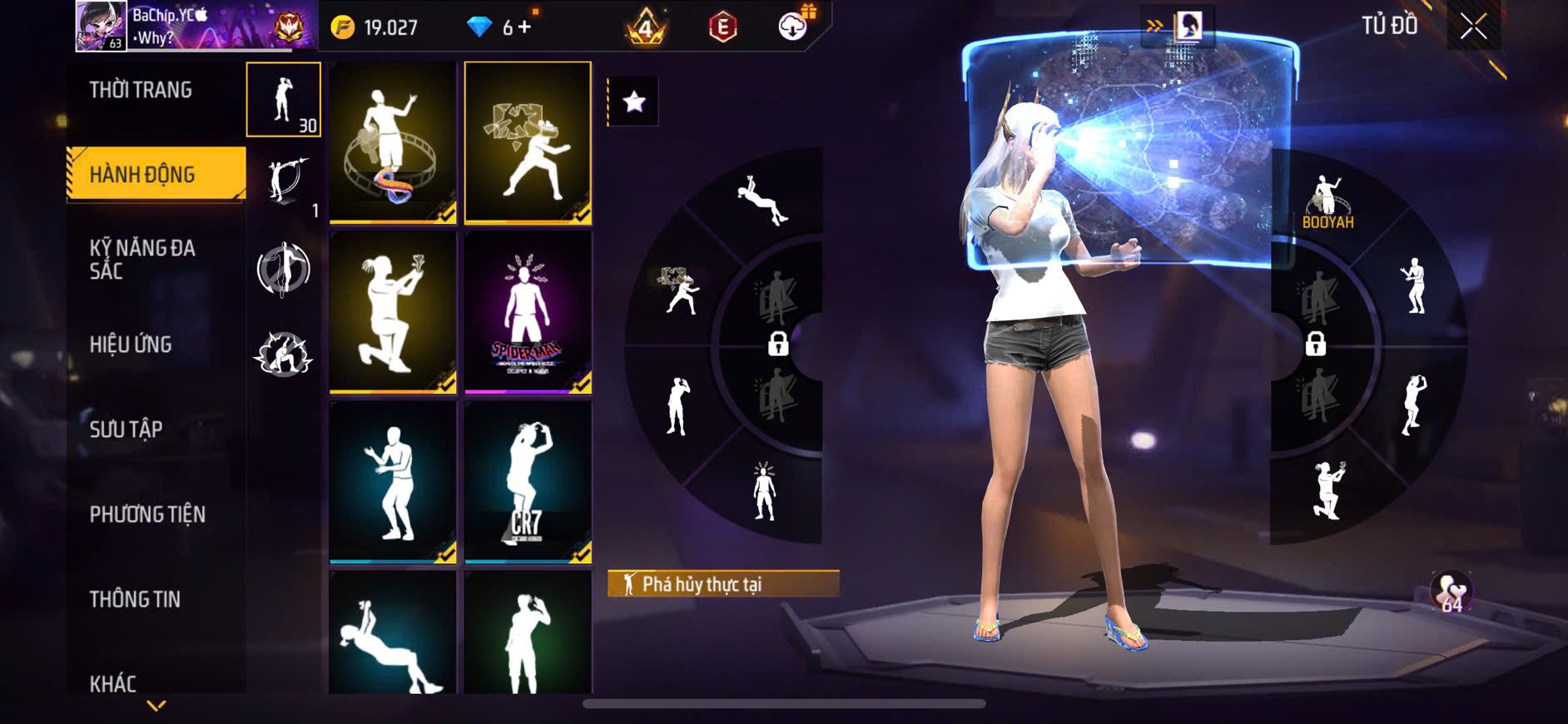Add diamonds with the plus button
Image resolution: width=1568 pixels, height=724 pixels.
[x=524, y=27]
